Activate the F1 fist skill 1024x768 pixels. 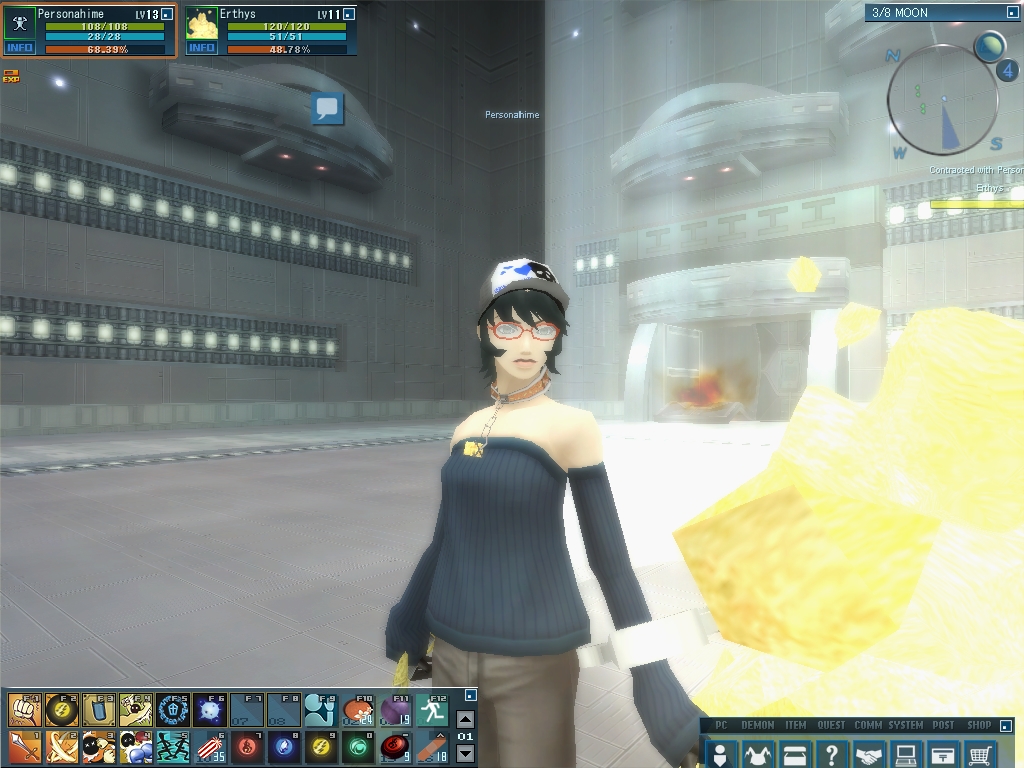click(24, 709)
